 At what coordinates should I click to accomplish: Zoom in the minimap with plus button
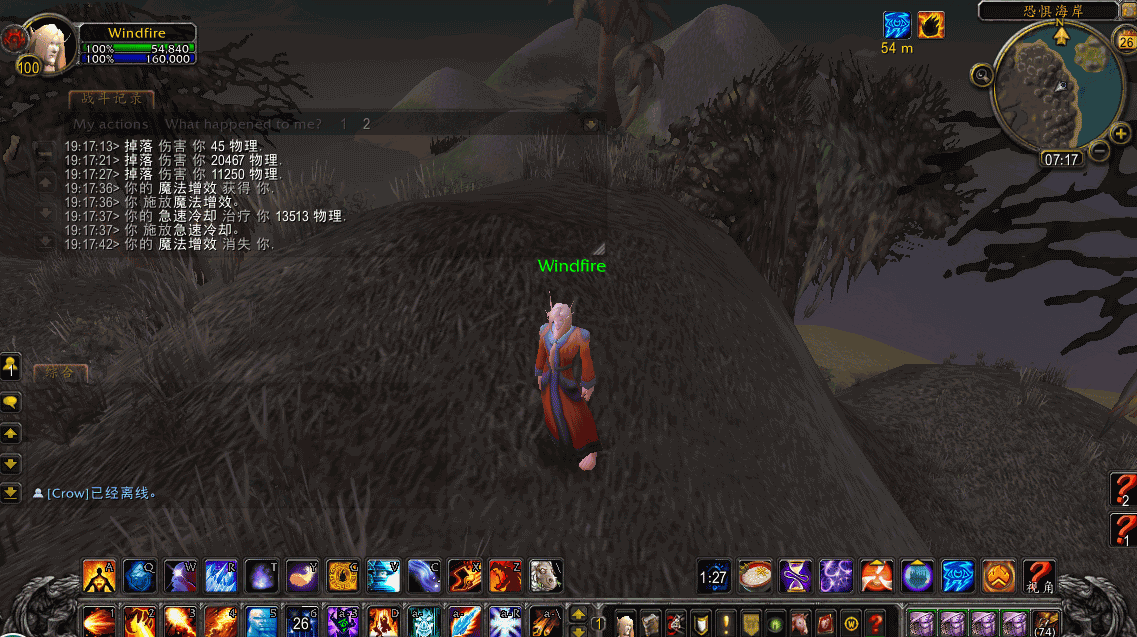pos(1121,133)
